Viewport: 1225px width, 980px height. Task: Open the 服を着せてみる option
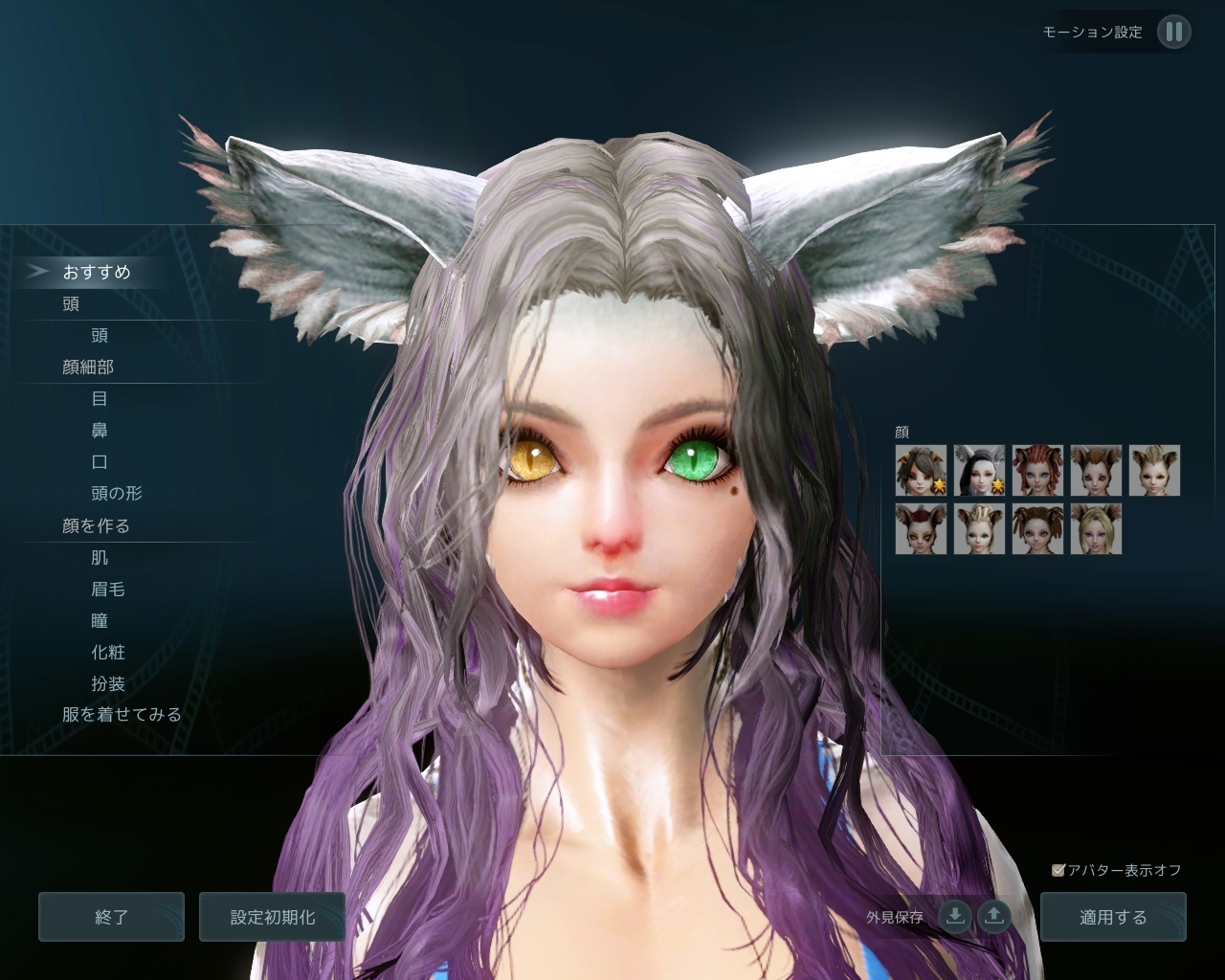pyautogui.click(x=120, y=715)
